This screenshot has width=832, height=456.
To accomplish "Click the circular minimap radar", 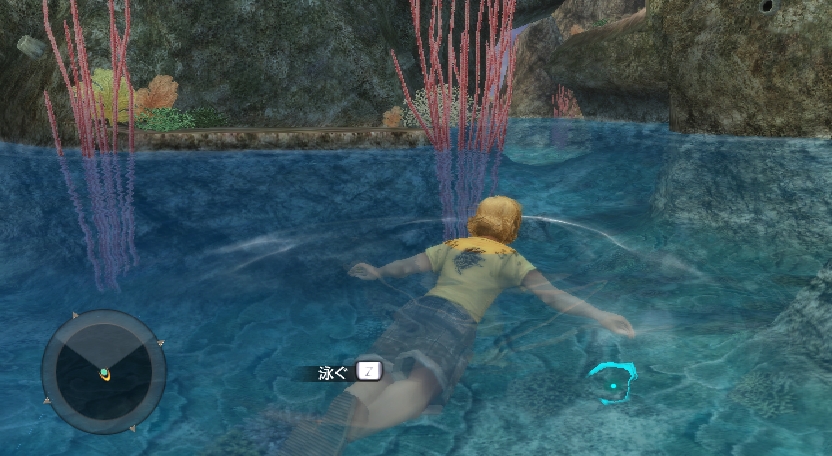I will (x=103, y=372).
